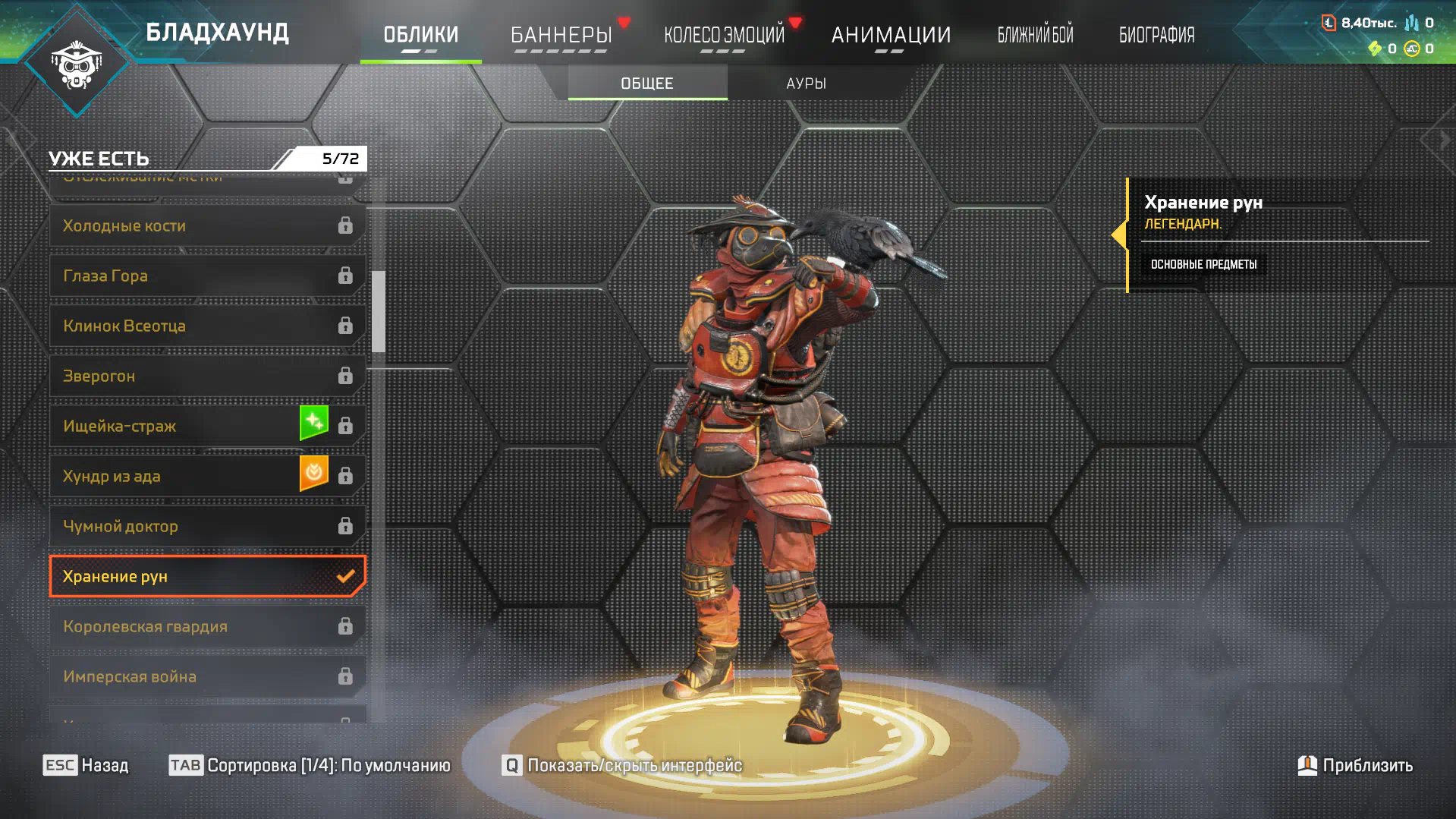Open the Колесо эмоций tab

[x=724, y=35]
